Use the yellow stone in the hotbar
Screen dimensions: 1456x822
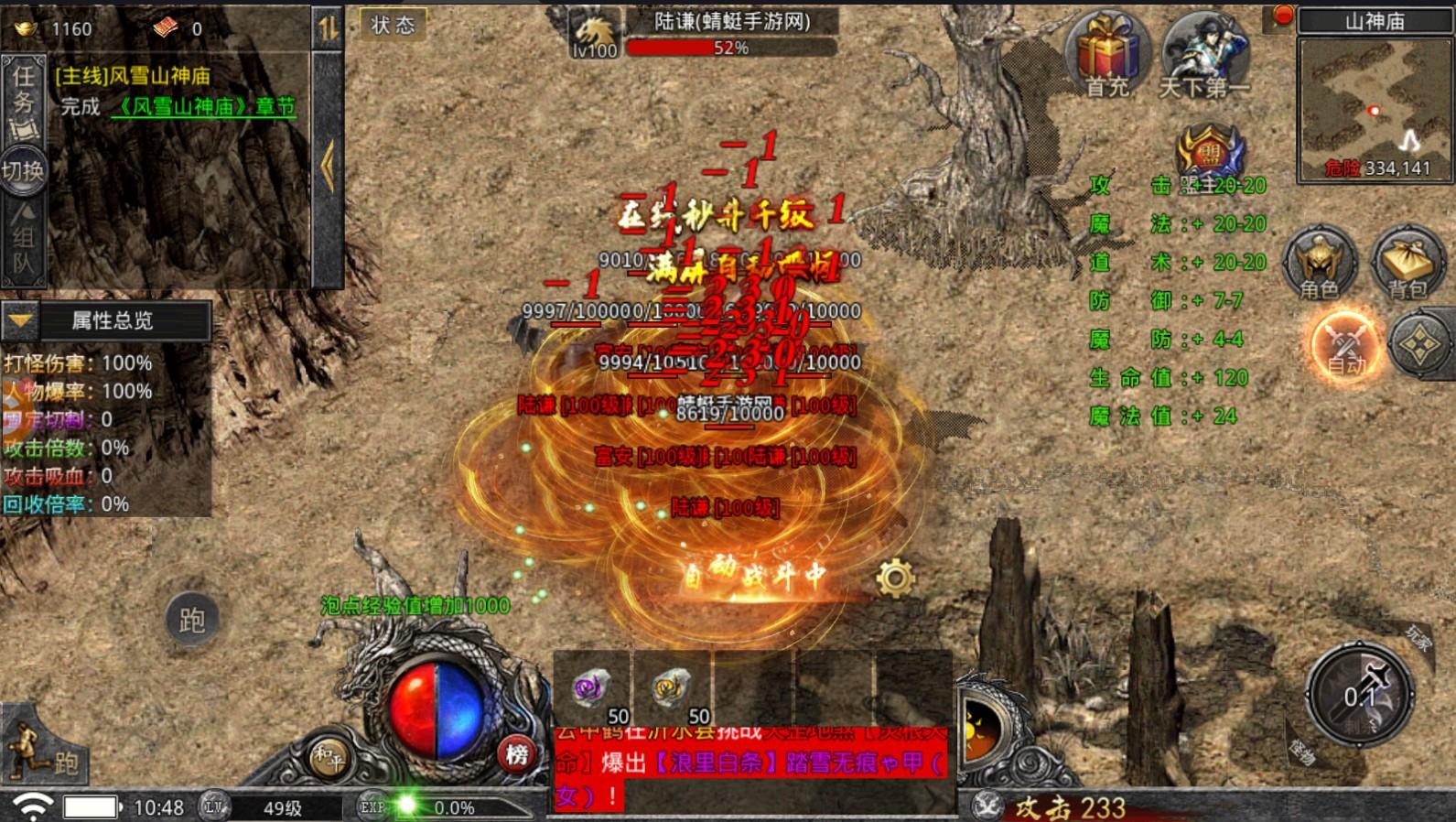(671, 689)
